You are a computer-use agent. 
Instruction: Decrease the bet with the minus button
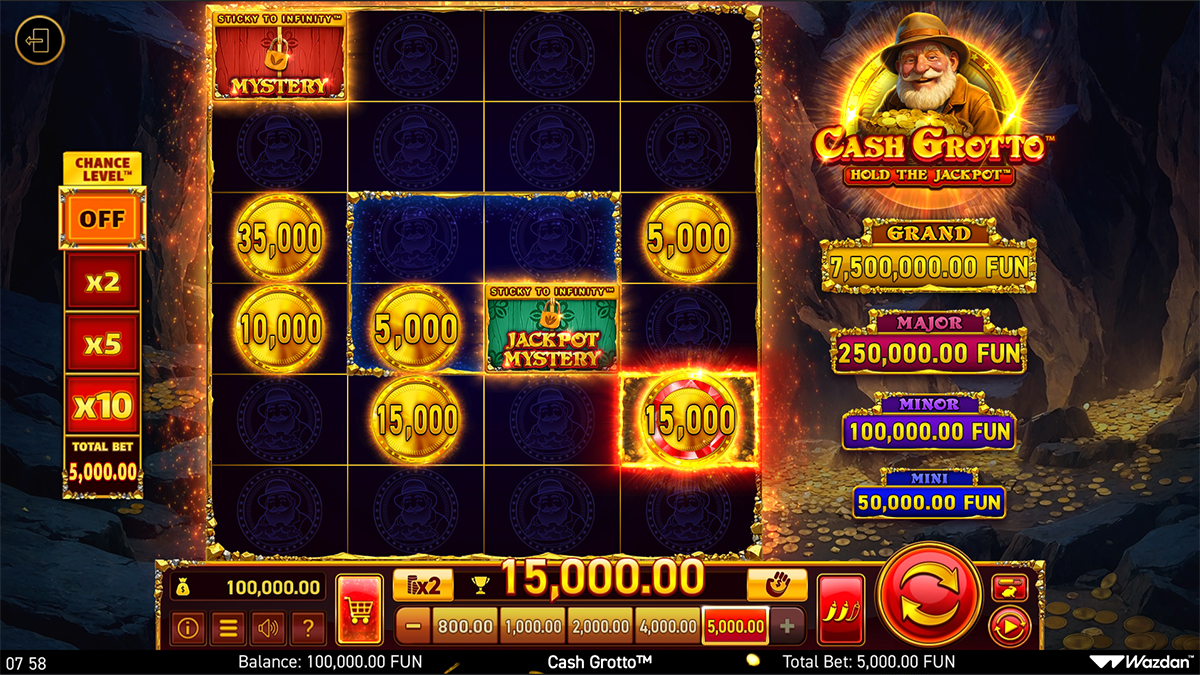pyautogui.click(x=414, y=627)
